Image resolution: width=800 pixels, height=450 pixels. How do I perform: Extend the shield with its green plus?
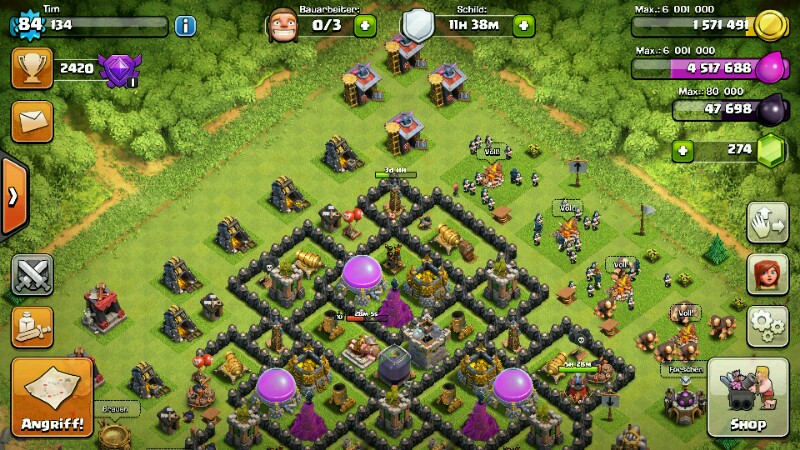point(523,26)
